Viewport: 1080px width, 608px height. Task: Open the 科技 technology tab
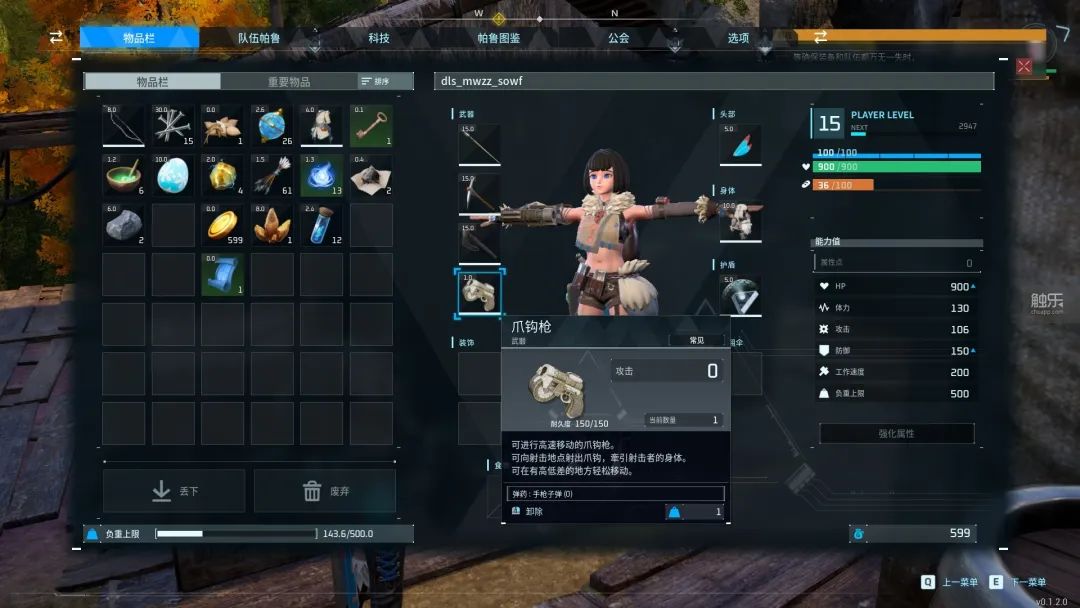coord(379,38)
